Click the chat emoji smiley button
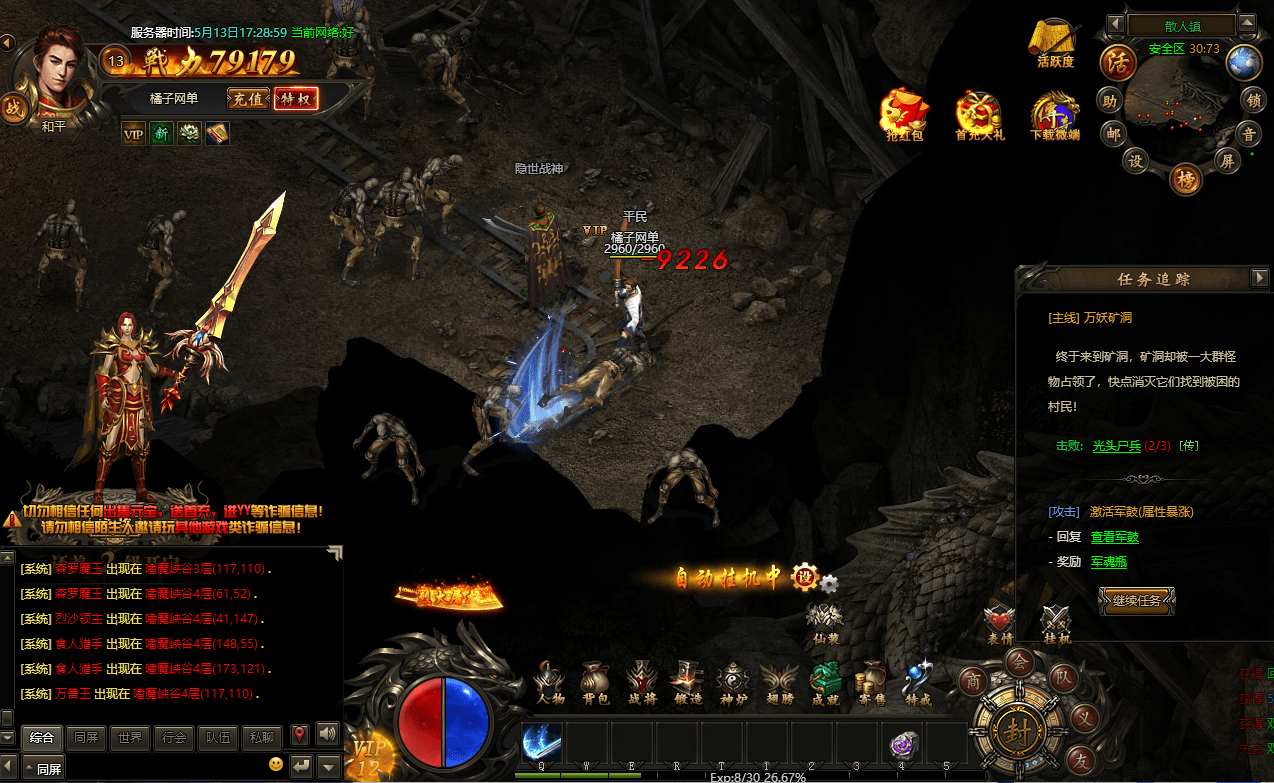Viewport: 1274px width, 783px height. coord(276,765)
